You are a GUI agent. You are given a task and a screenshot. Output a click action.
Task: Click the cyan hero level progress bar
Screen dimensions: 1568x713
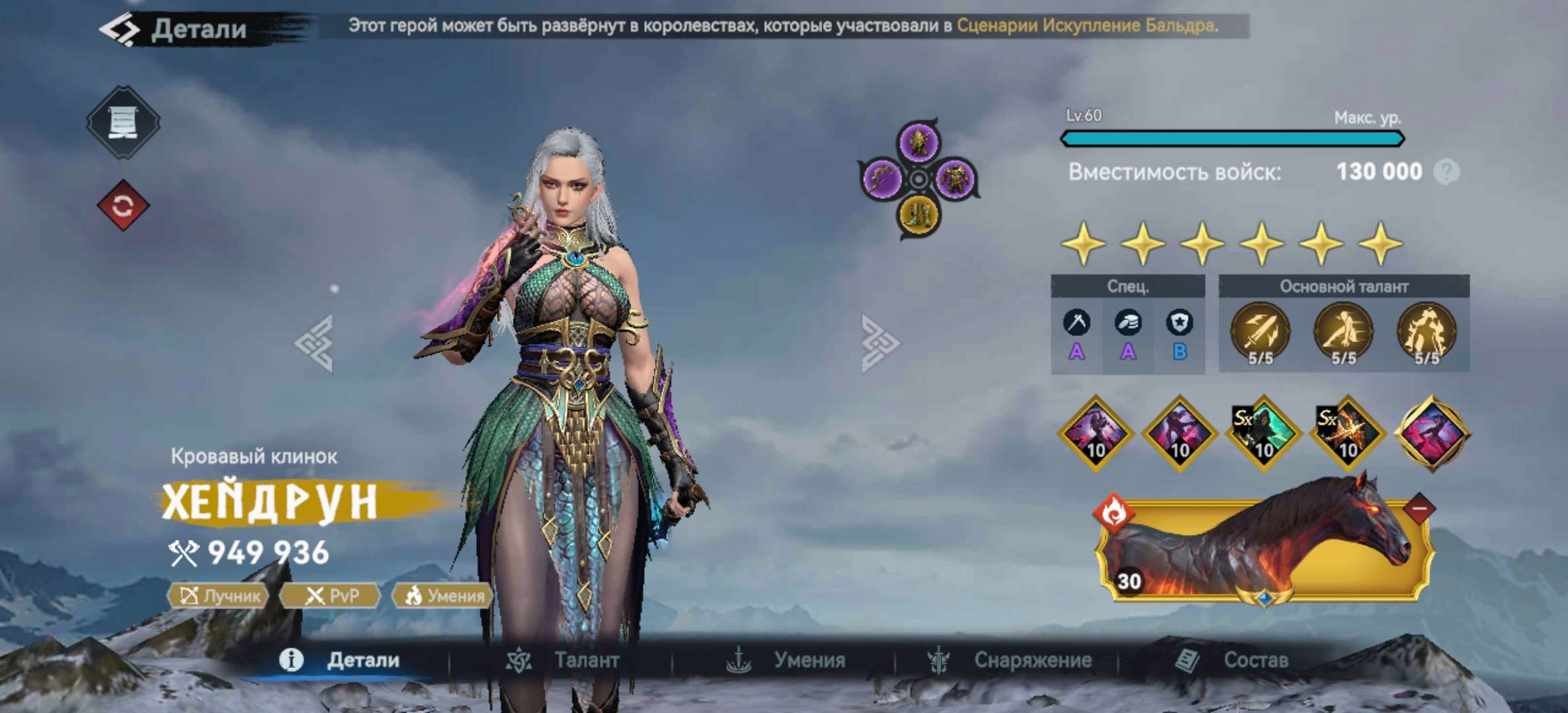pos(1231,138)
